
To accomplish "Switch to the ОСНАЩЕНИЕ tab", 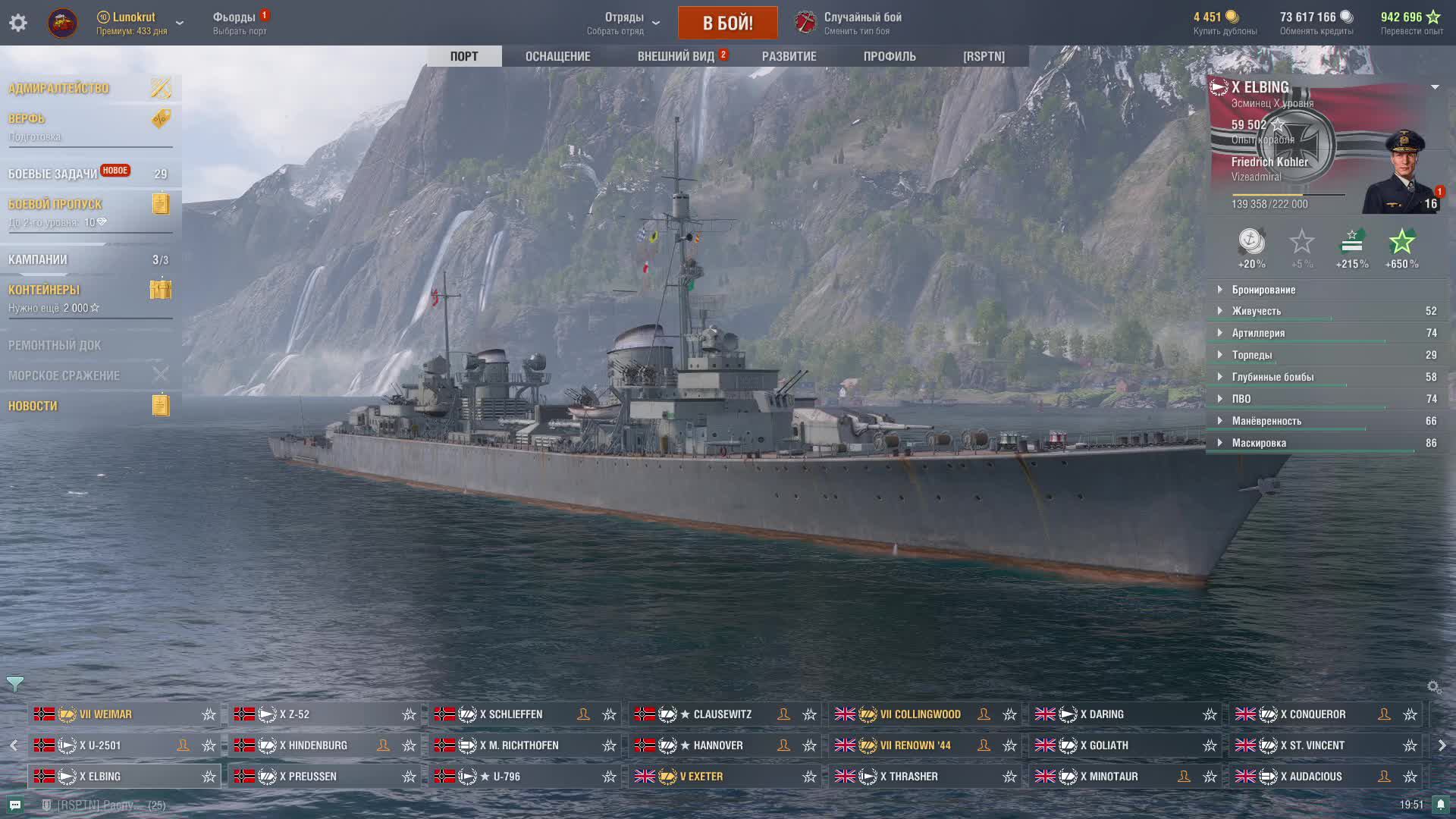I will (x=557, y=56).
